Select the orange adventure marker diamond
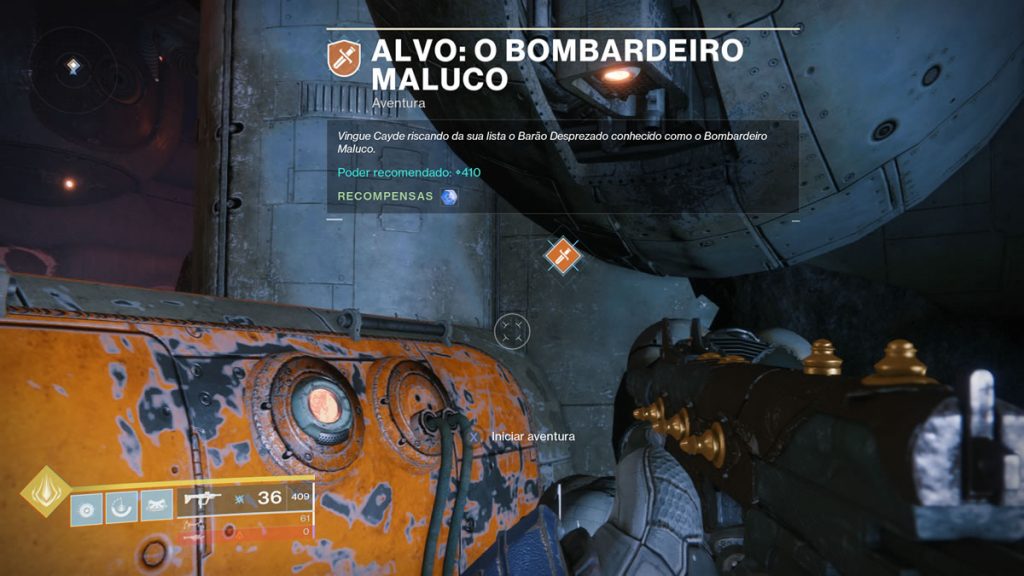The height and width of the screenshot is (576, 1024). tap(562, 256)
